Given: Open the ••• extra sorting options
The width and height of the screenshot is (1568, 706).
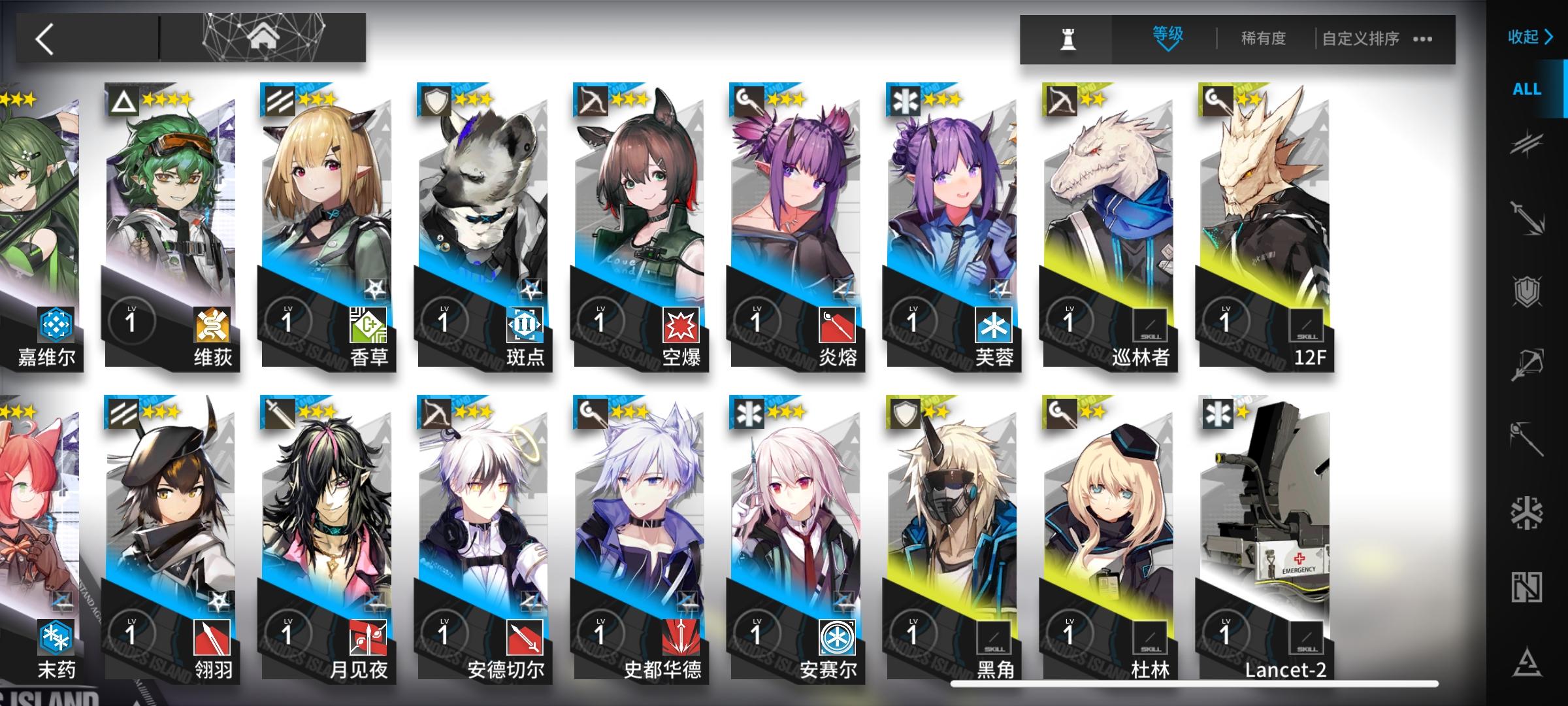Looking at the screenshot, I should pos(1422,39).
